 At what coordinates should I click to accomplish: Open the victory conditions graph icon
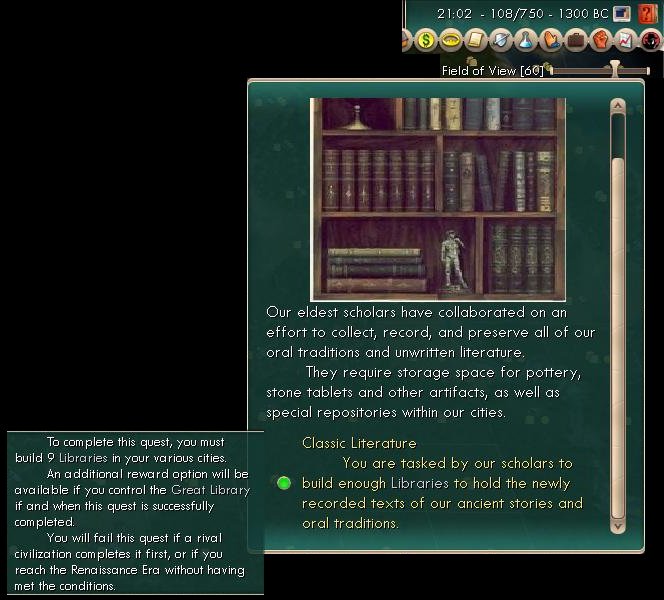coord(625,41)
